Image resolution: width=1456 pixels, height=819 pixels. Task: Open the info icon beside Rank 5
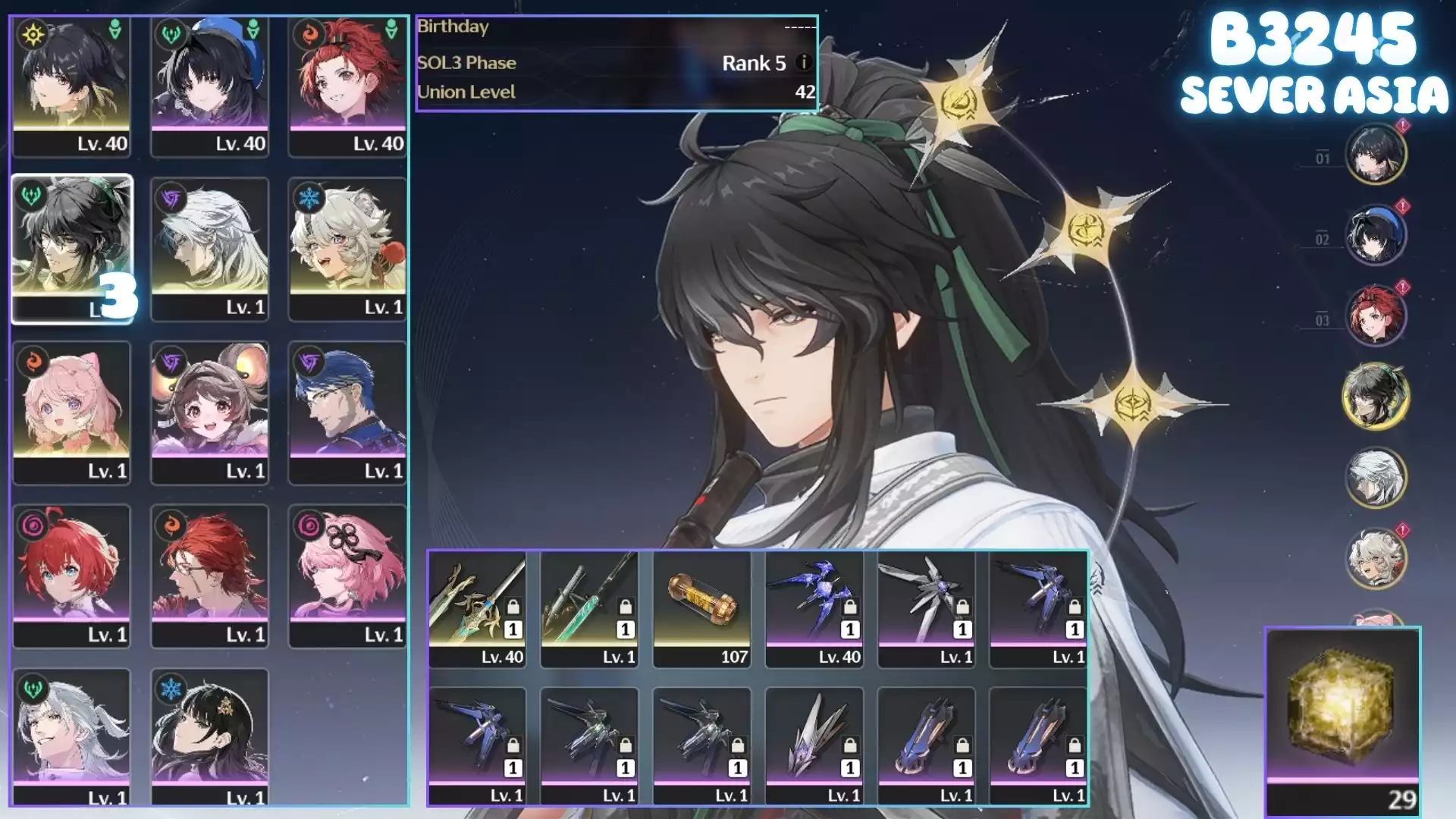pyautogui.click(x=804, y=63)
